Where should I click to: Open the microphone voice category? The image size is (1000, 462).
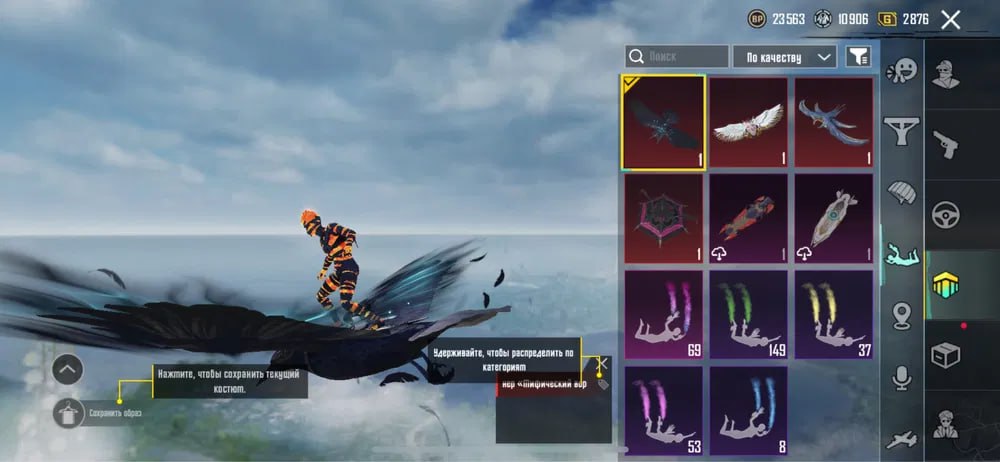click(x=902, y=377)
